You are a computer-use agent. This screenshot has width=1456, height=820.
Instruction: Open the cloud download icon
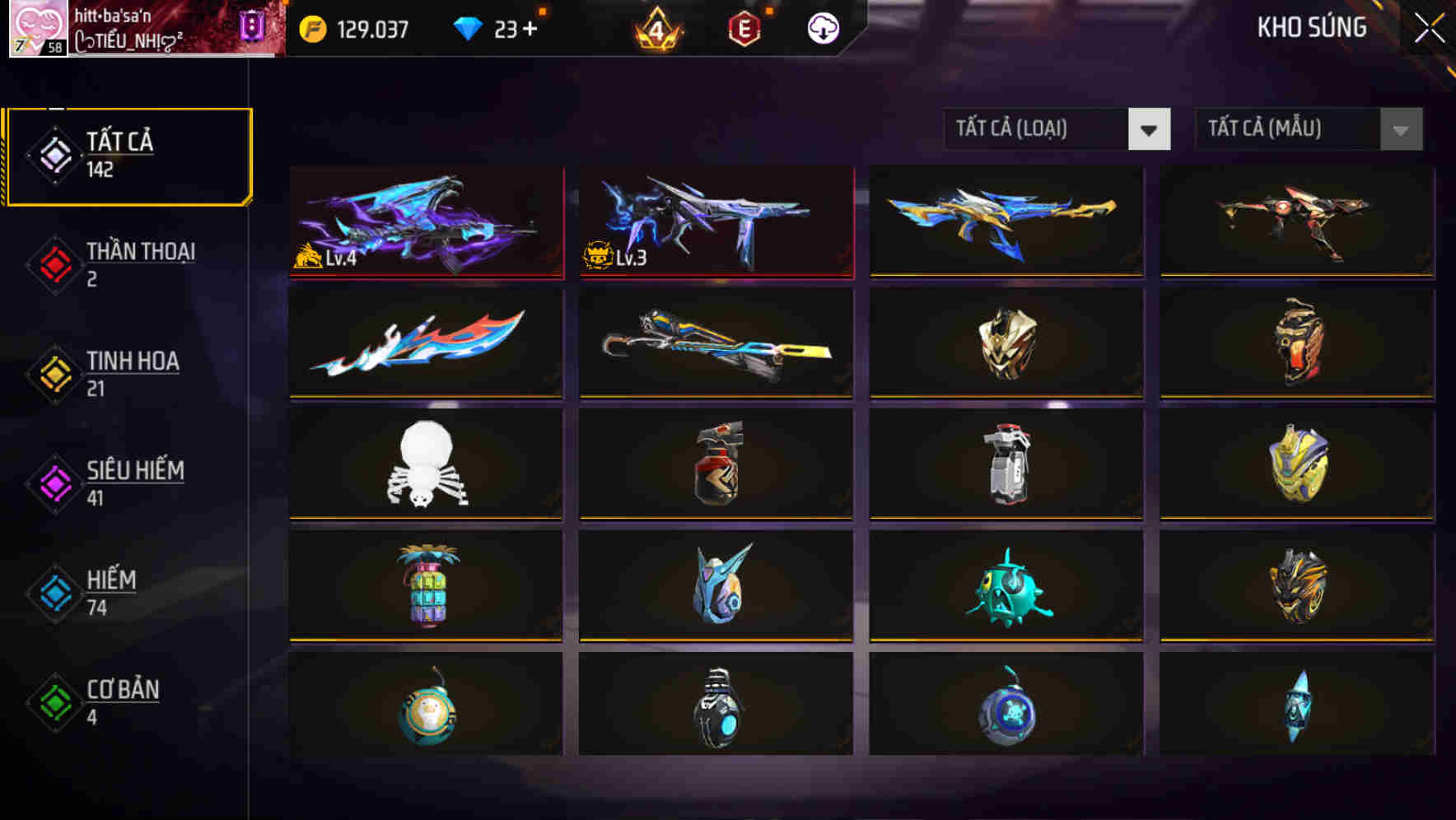click(821, 27)
